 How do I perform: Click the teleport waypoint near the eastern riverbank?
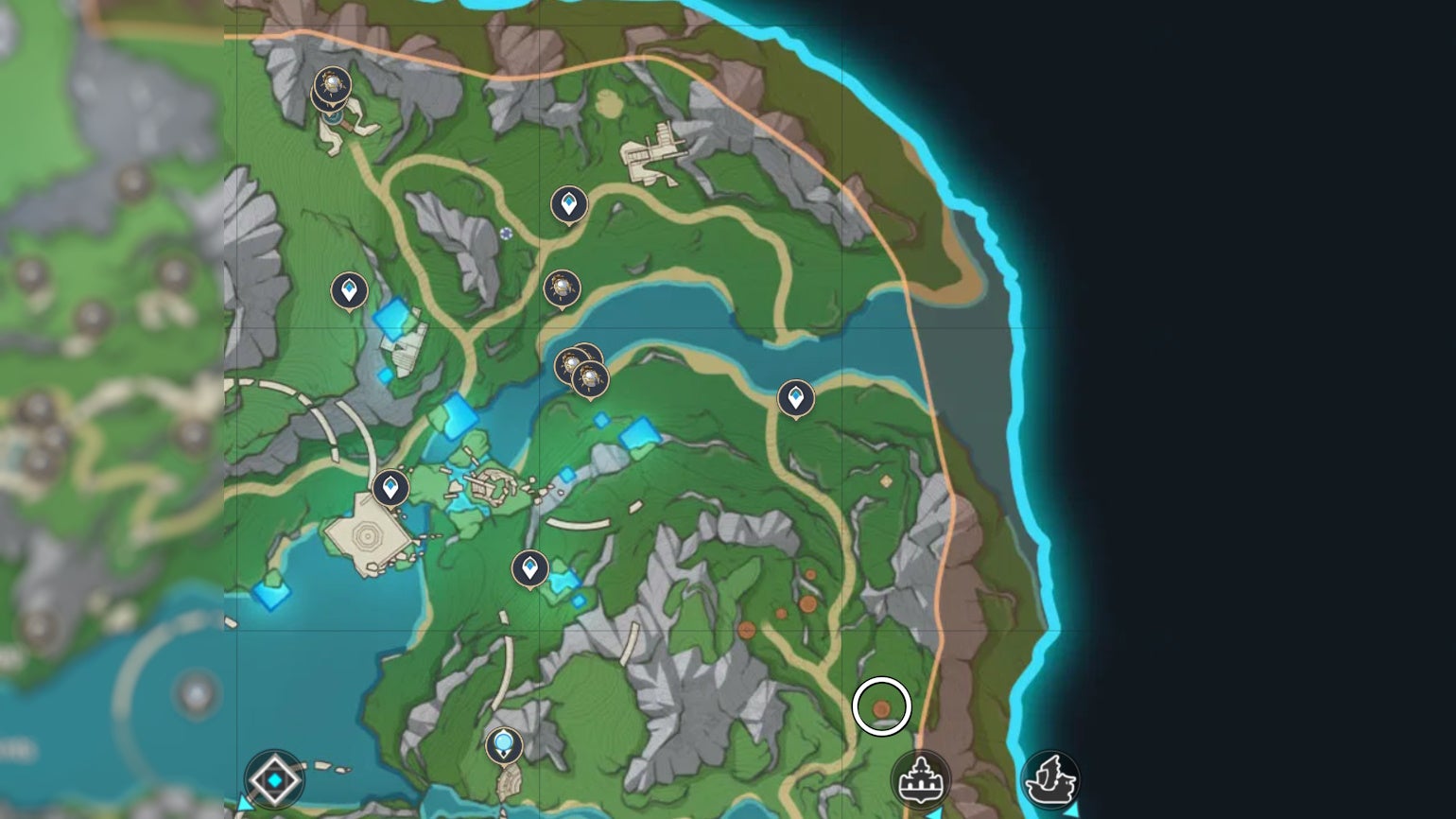(x=794, y=397)
